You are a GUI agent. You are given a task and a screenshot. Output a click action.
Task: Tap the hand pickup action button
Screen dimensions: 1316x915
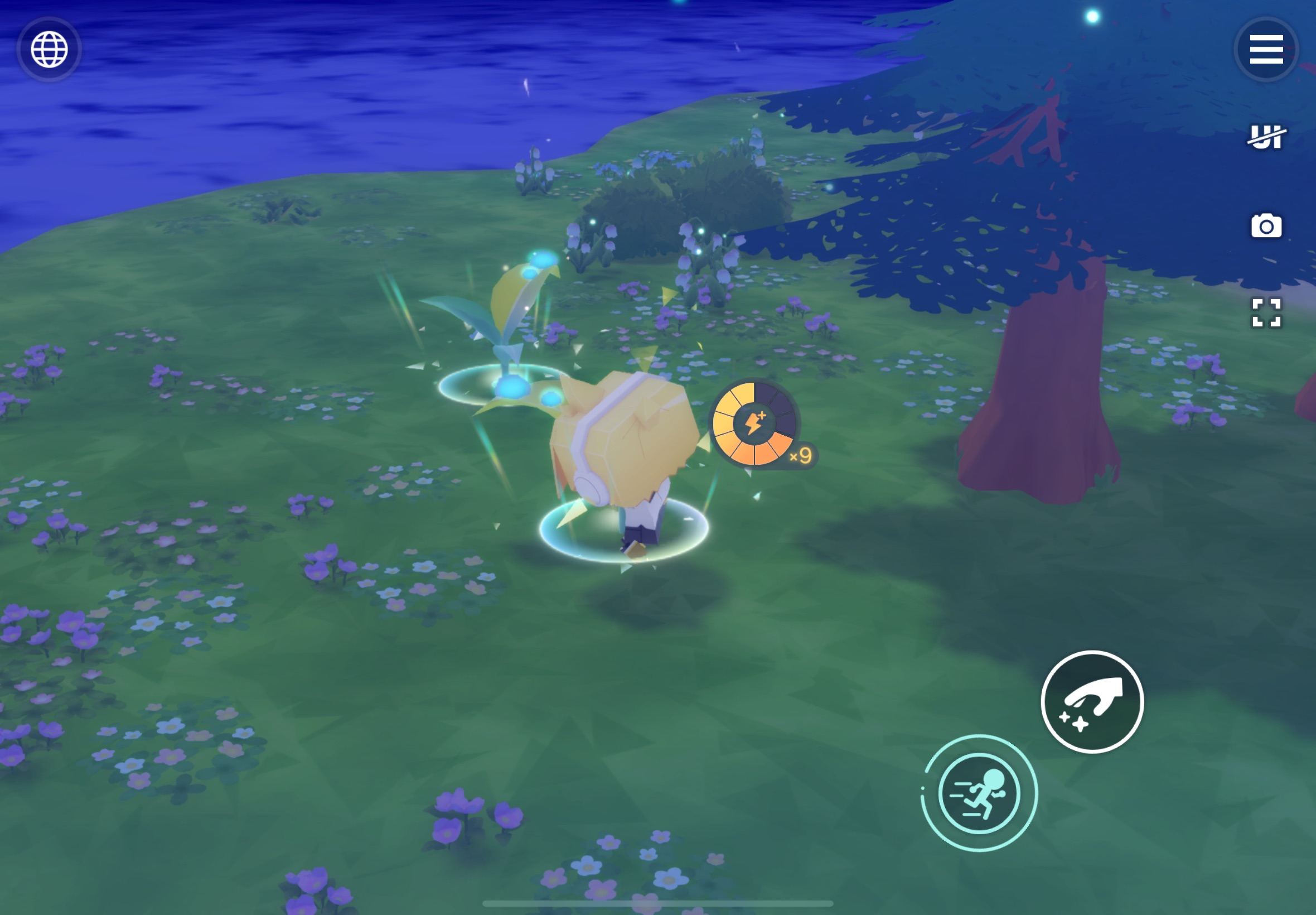[1092, 702]
